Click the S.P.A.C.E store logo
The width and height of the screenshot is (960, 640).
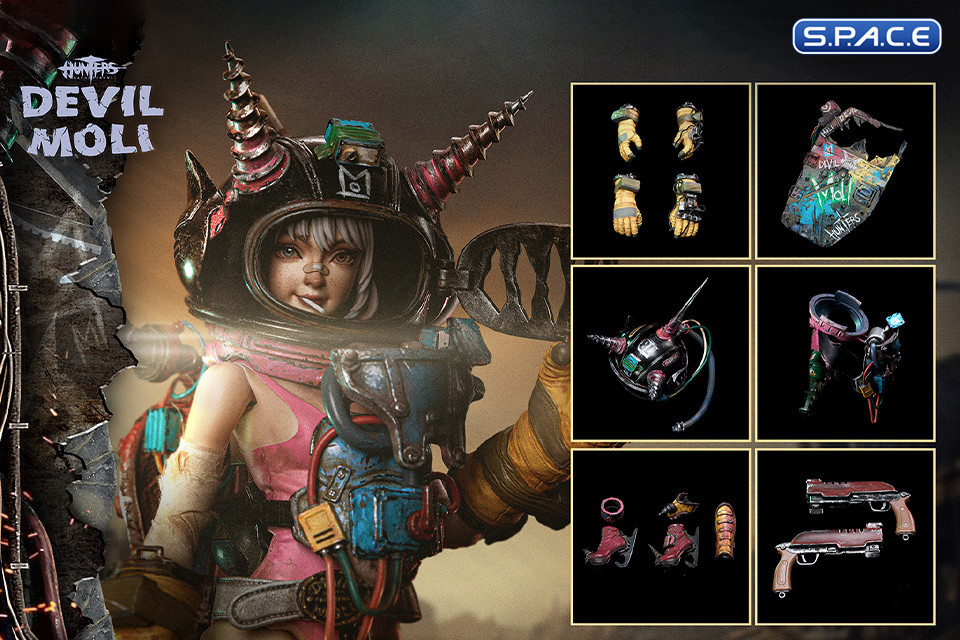tap(866, 36)
